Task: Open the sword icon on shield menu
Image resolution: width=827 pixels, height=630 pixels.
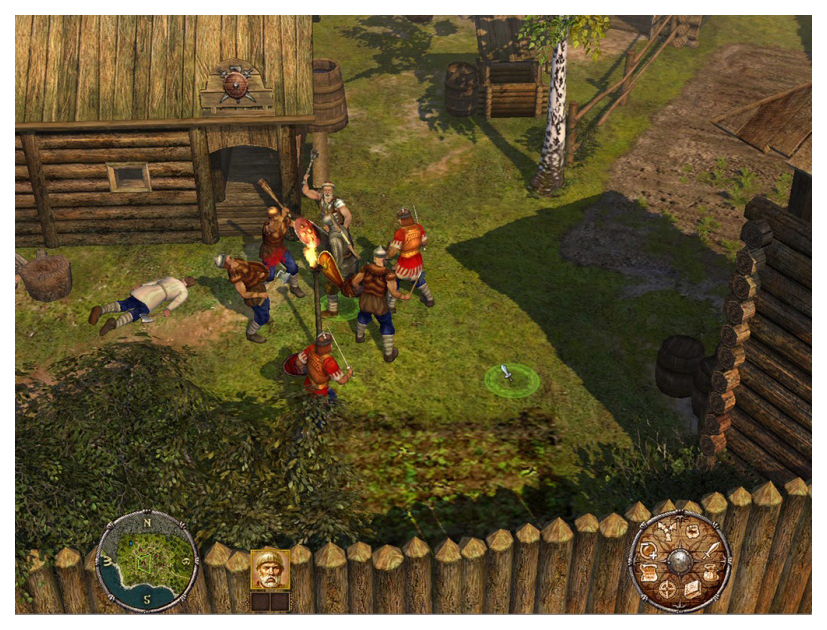Action: (x=711, y=551)
